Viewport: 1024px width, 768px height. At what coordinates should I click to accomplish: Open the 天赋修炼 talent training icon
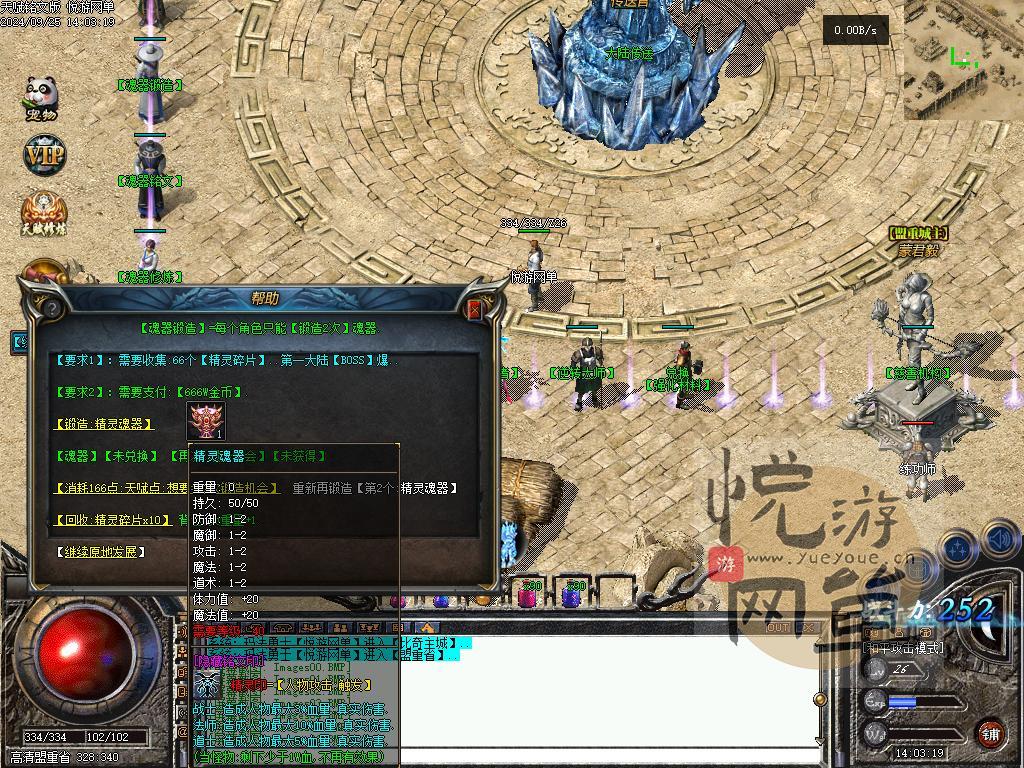pyautogui.click(x=44, y=212)
